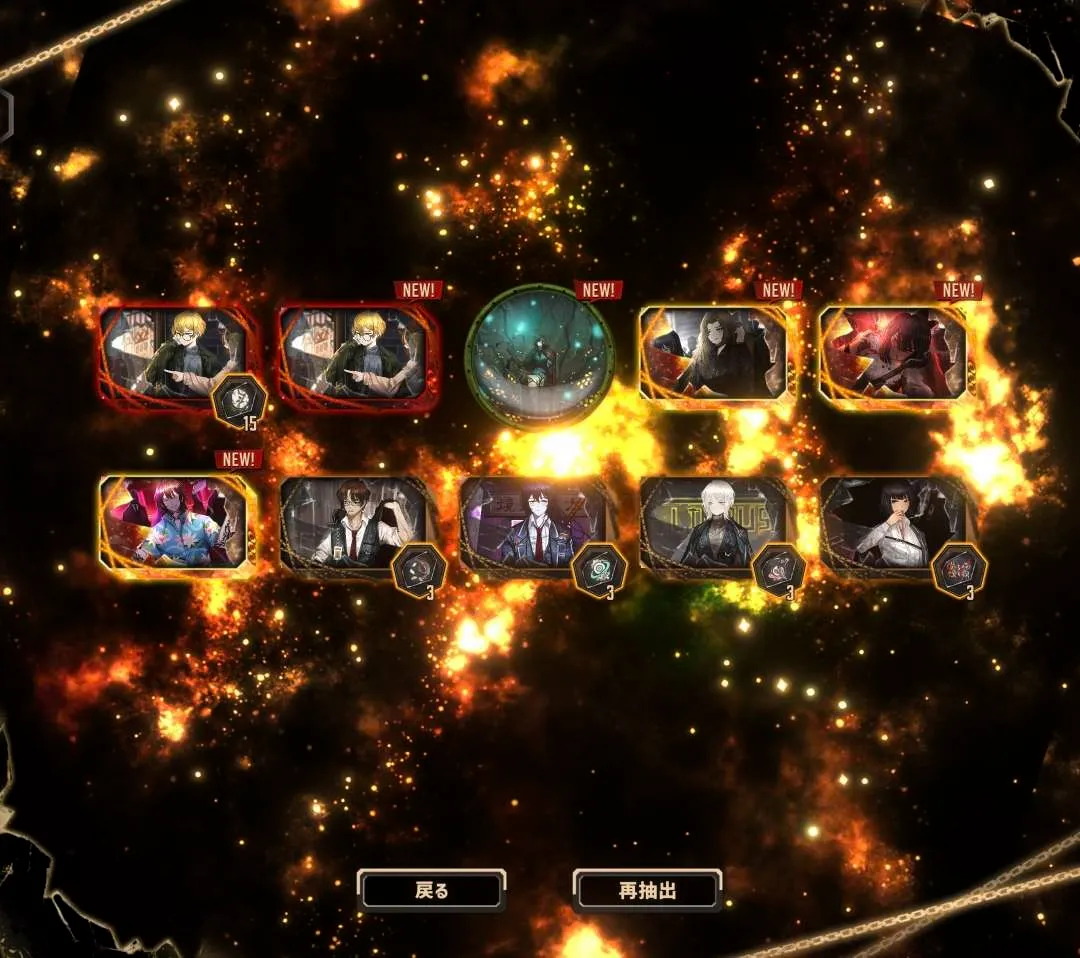1080x958 pixels.
Task: Select the blue floral kimono character card
Action: [x=177, y=523]
